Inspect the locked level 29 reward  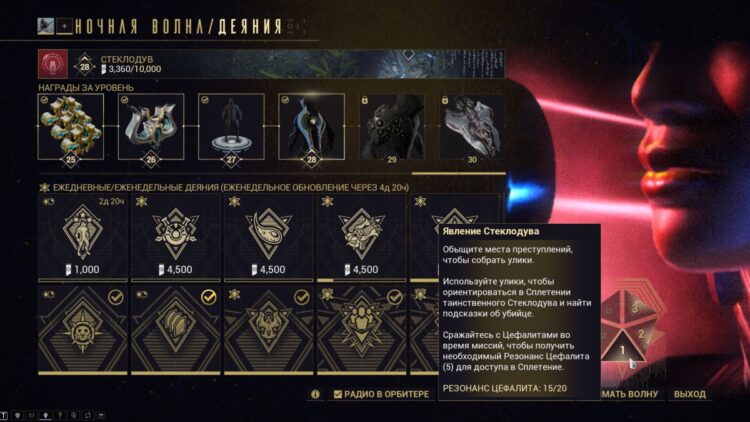click(391, 127)
